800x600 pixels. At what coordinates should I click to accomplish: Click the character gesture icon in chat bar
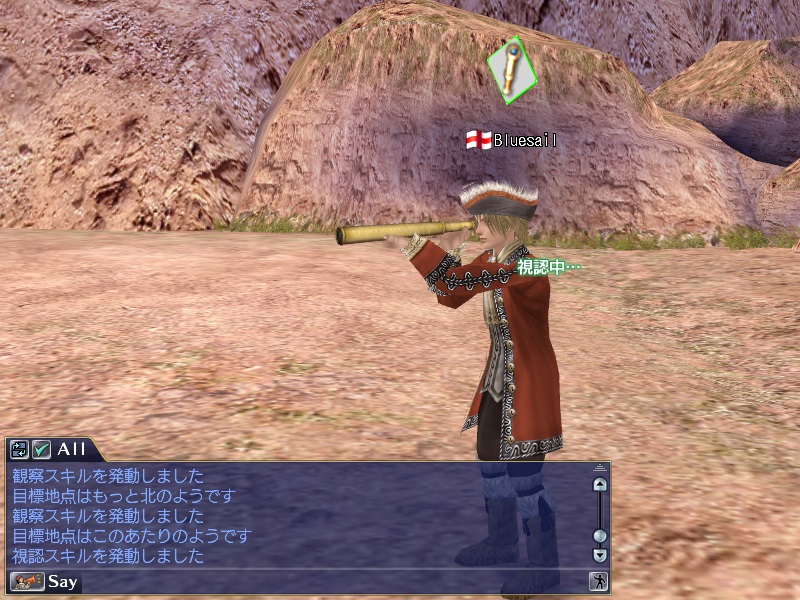[598, 581]
